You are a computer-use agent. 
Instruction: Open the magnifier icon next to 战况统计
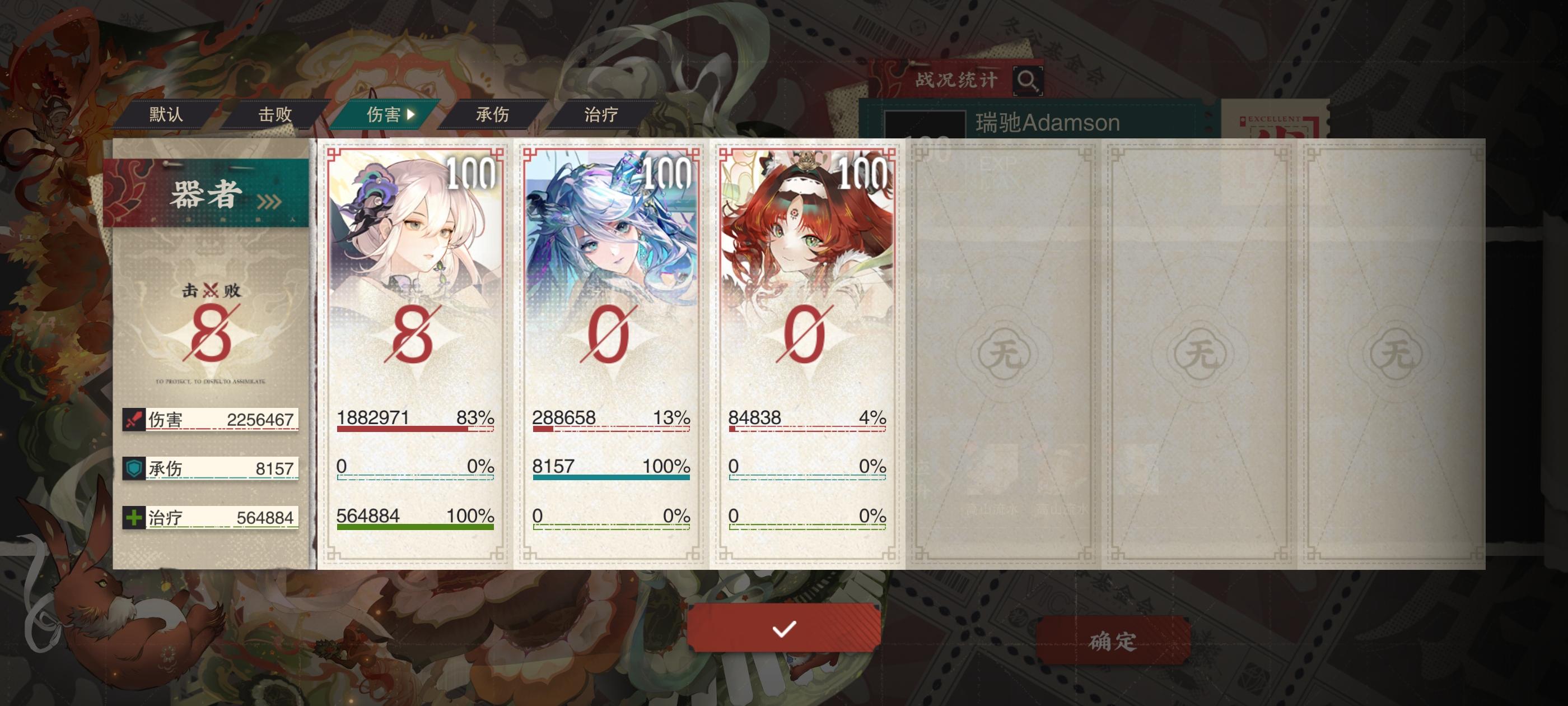(x=1029, y=81)
